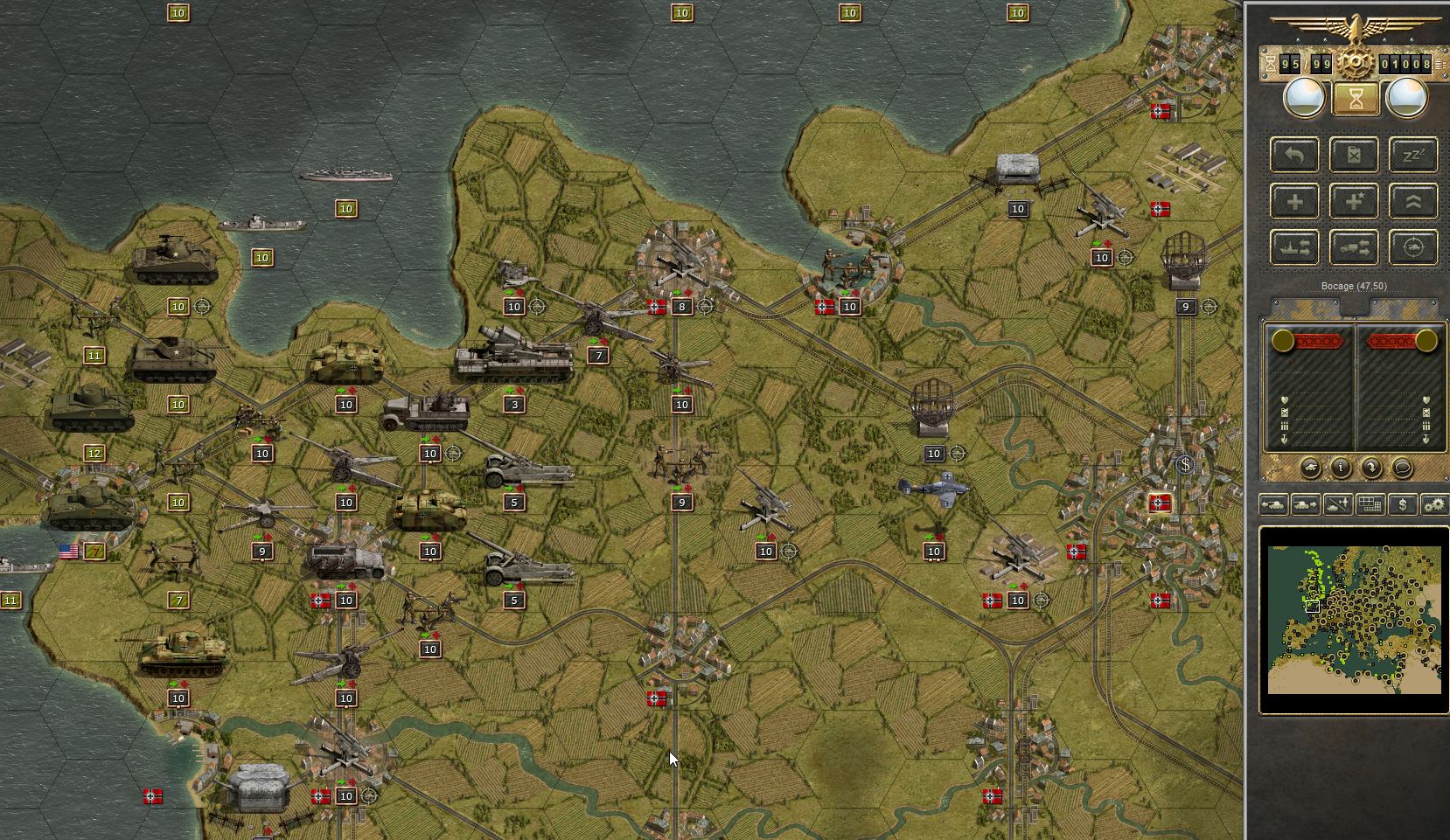Click the hourglass End Turn button

[1356, 98]
